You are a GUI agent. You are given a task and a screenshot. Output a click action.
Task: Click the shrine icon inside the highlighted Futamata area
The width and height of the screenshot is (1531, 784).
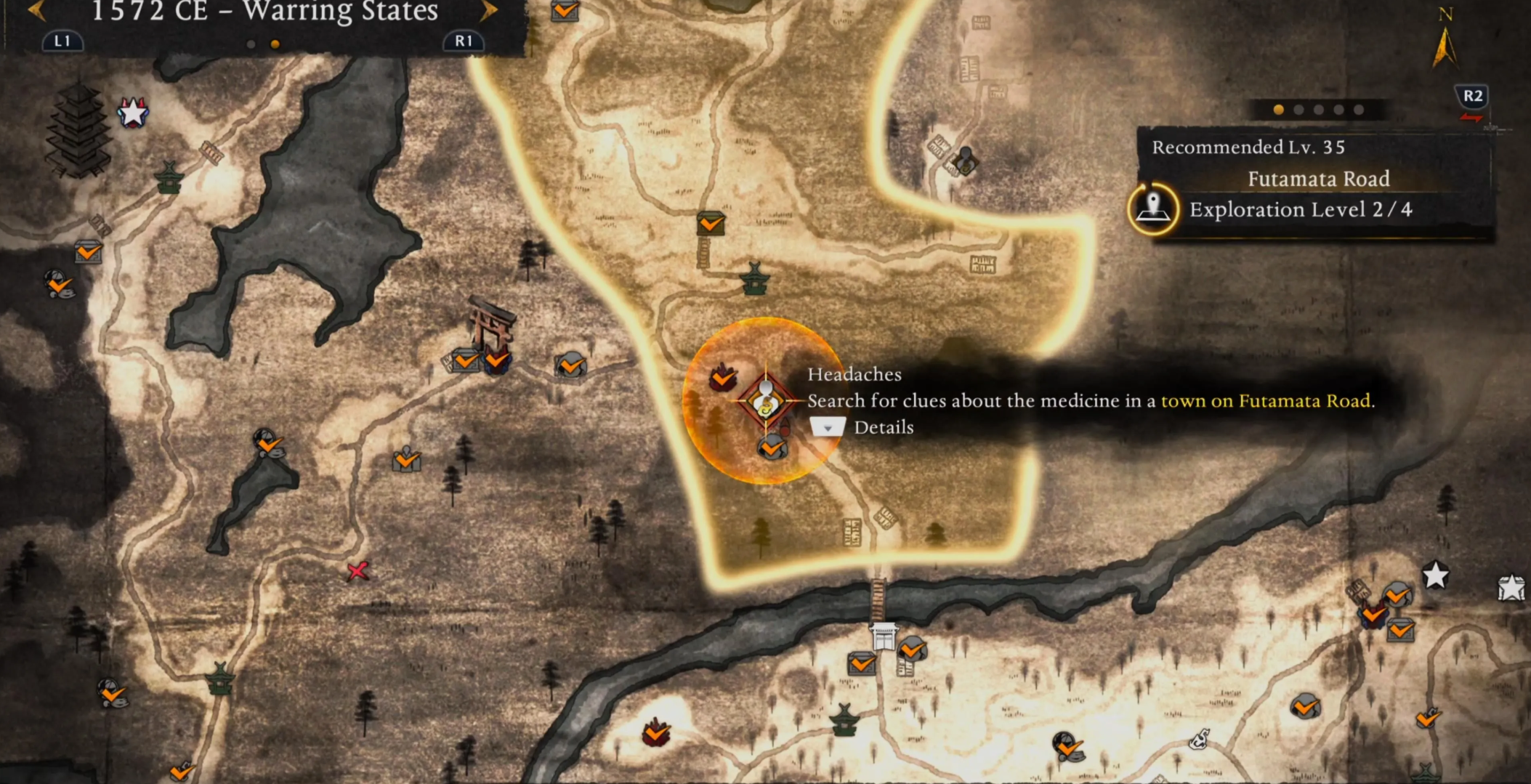pyautogui.click(x=755, y=279)
